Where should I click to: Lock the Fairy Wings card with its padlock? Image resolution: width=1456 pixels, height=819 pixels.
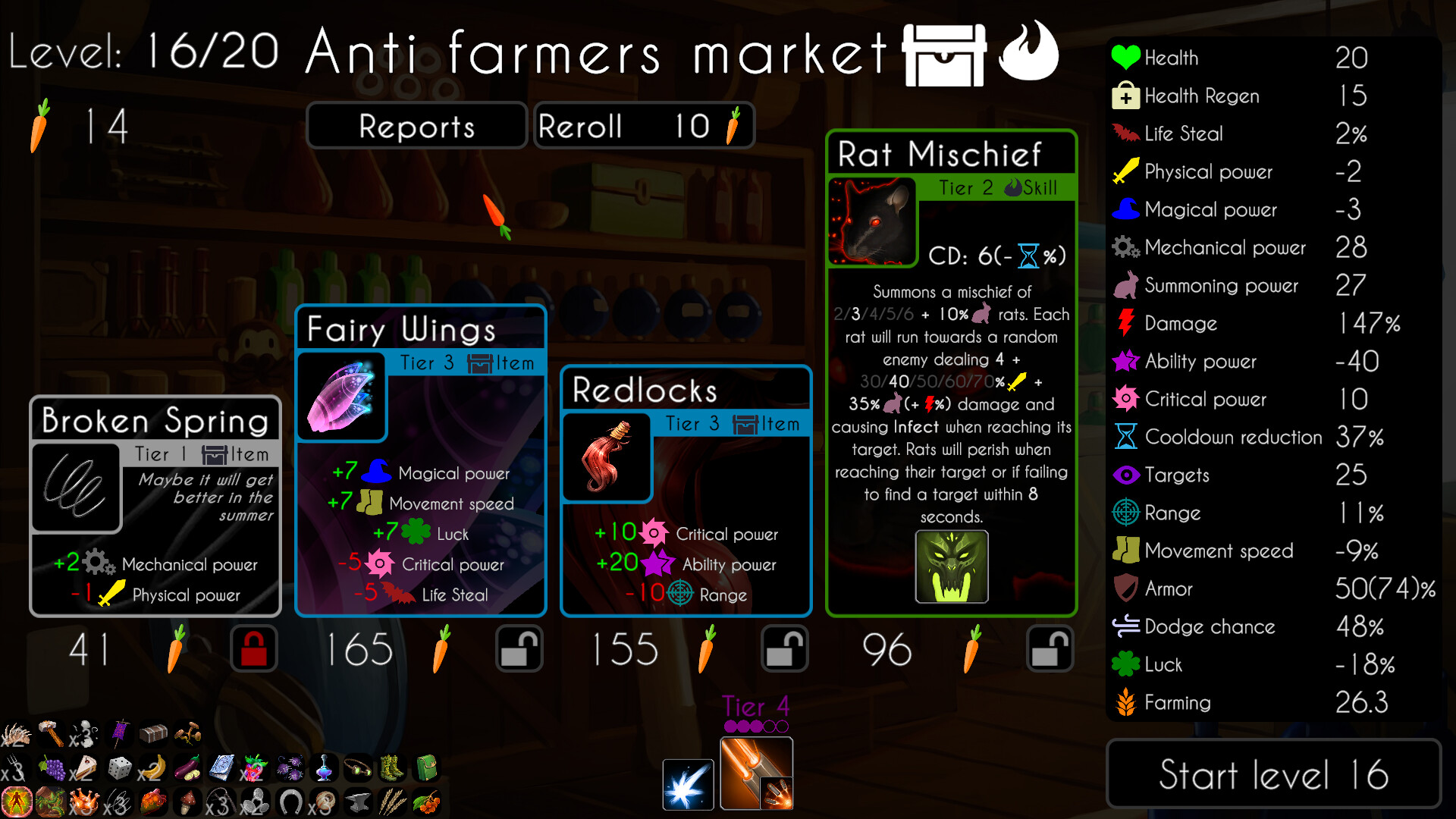point(520,648)
